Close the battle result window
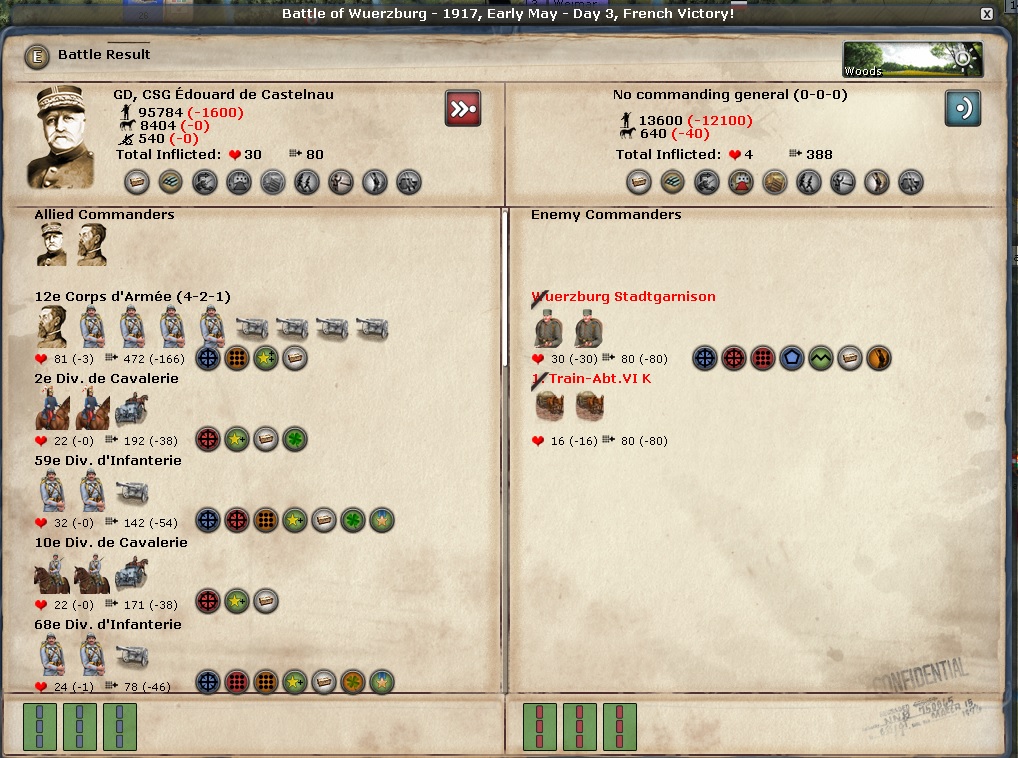1018x758 pixels. tap(987, 14)
